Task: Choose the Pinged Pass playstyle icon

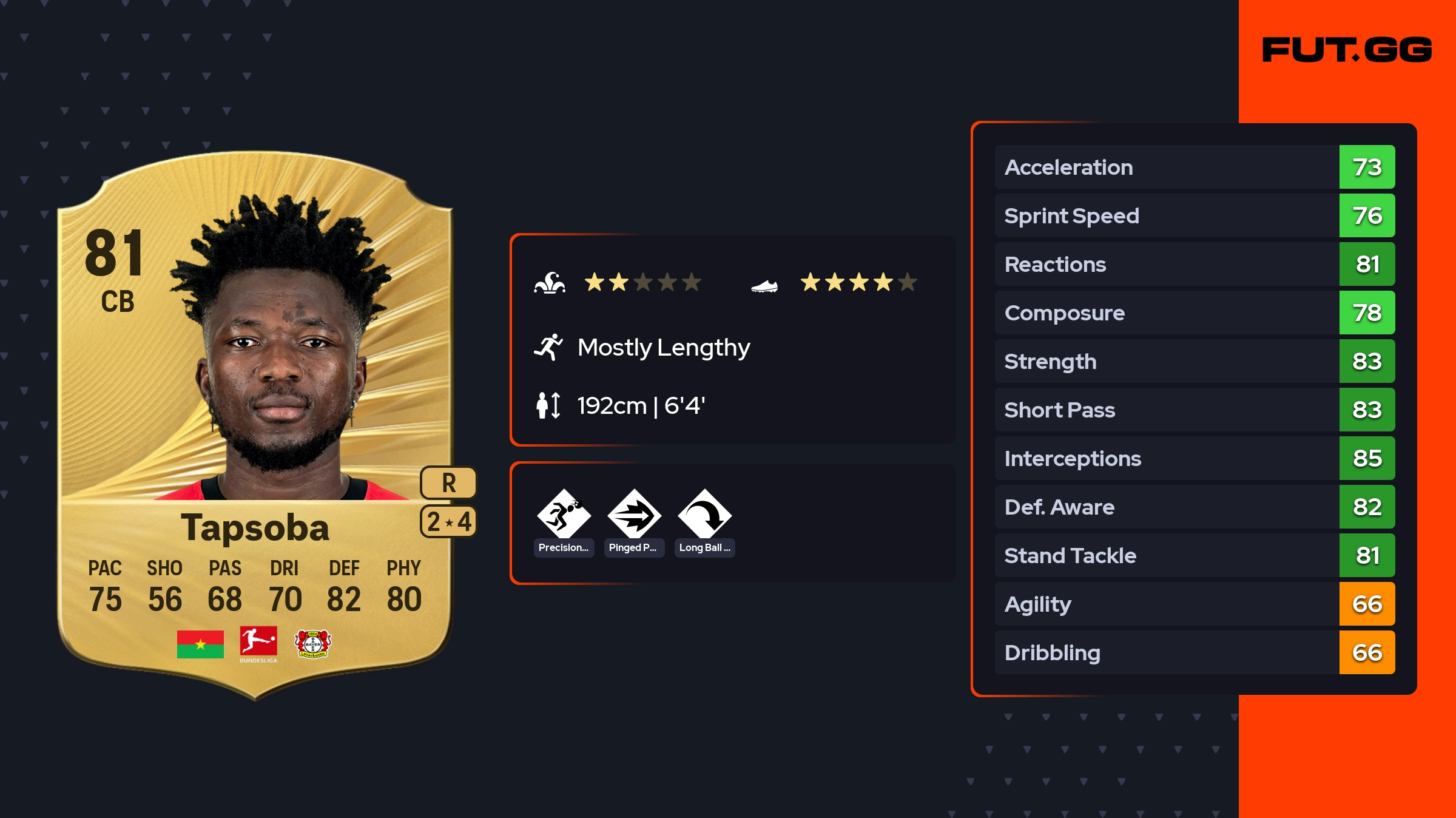Action: pos(634,516)
